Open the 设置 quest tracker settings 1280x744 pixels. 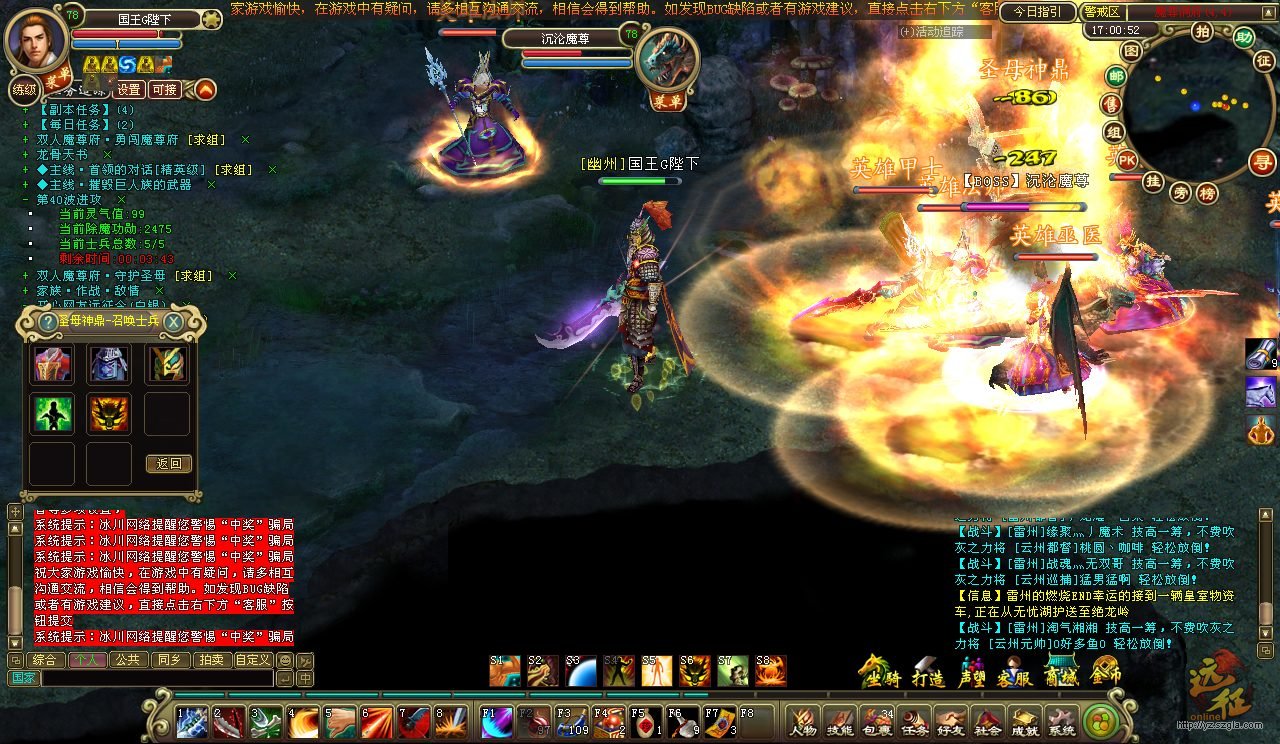128,89
